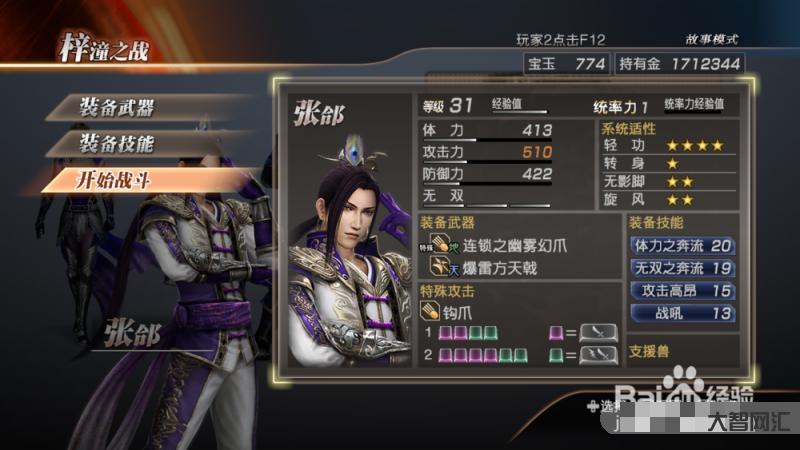
Task: Open the 装备武器 menu entry
Action: [x=120, y=107]
